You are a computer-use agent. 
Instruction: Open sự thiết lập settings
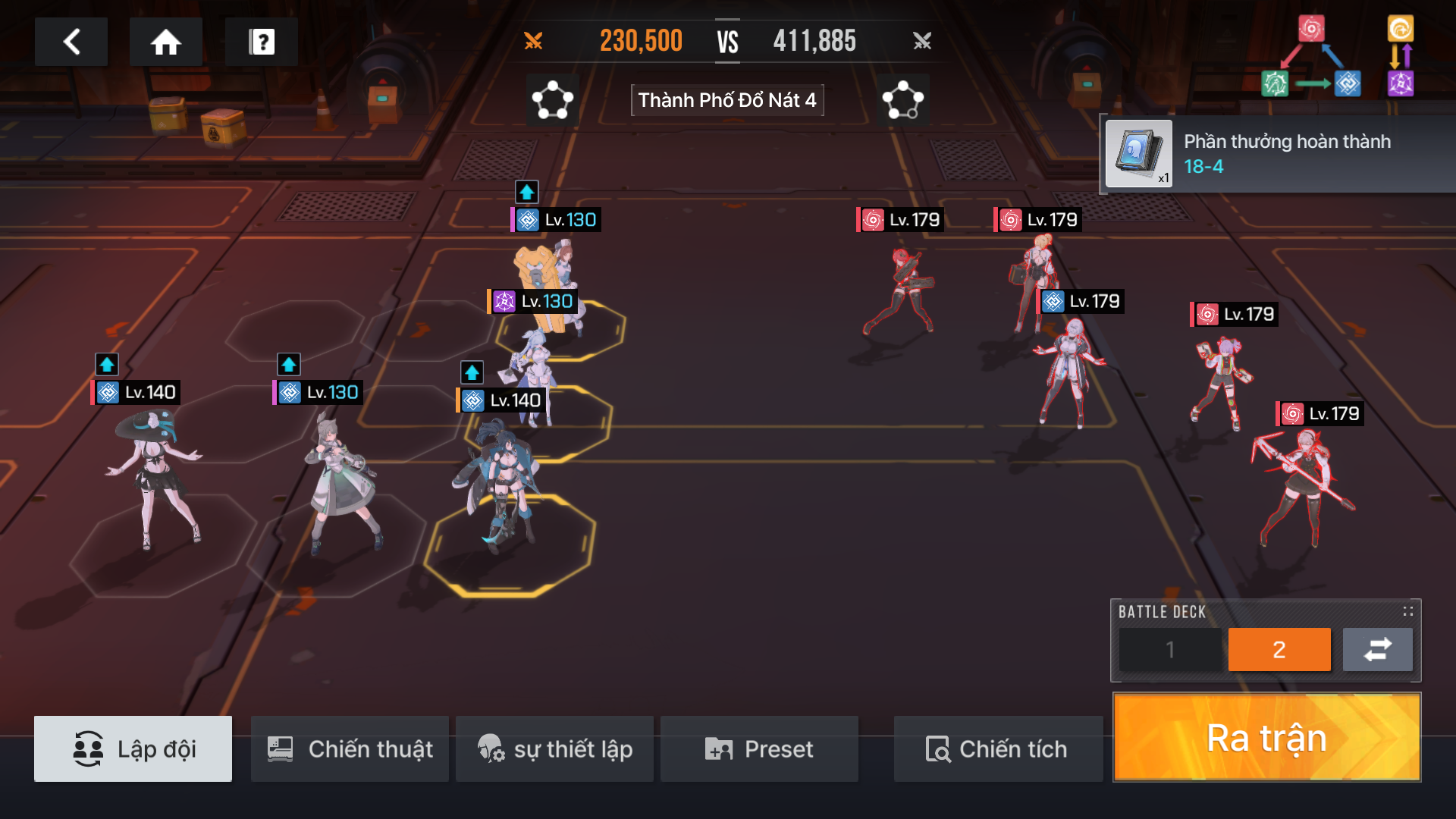point(554,748)
